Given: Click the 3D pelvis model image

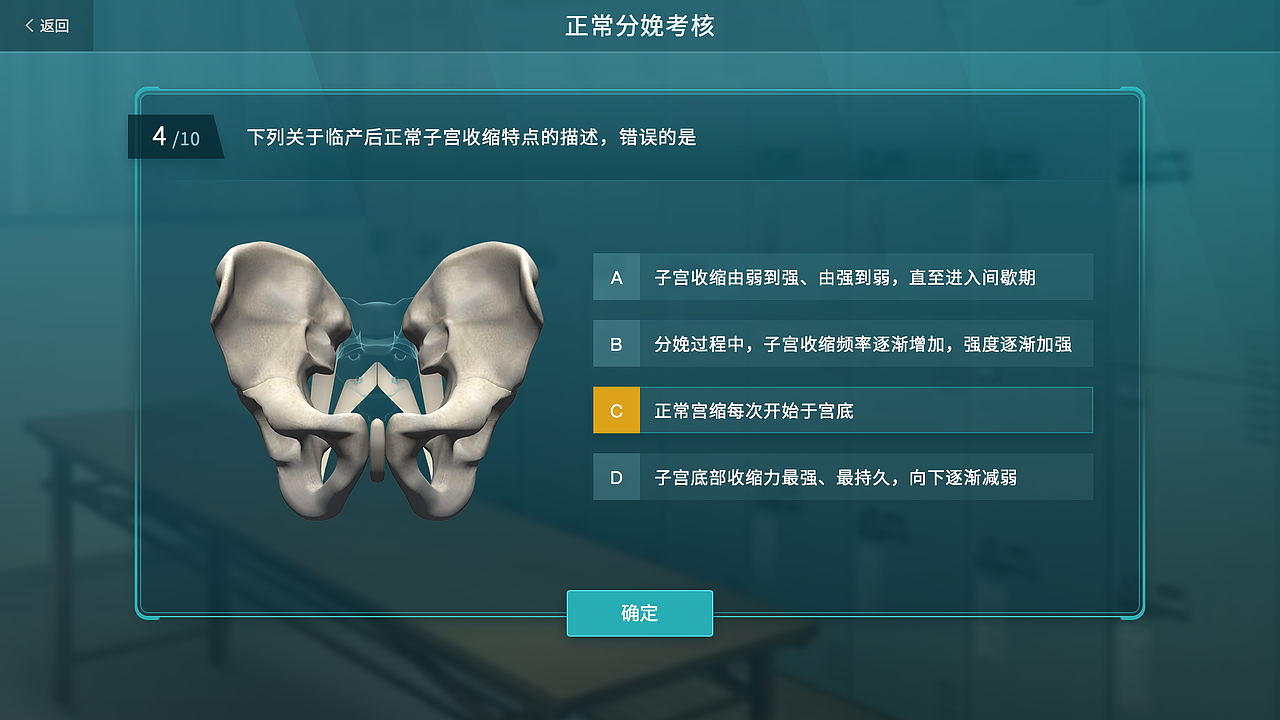Looking at the screenshot, I should click(x=380, y=380).
